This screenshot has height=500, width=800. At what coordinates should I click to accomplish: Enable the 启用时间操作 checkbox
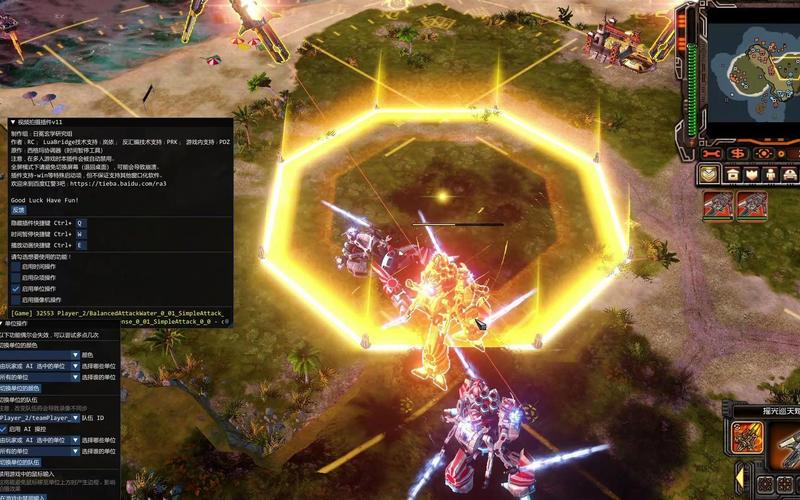(16, 267)
